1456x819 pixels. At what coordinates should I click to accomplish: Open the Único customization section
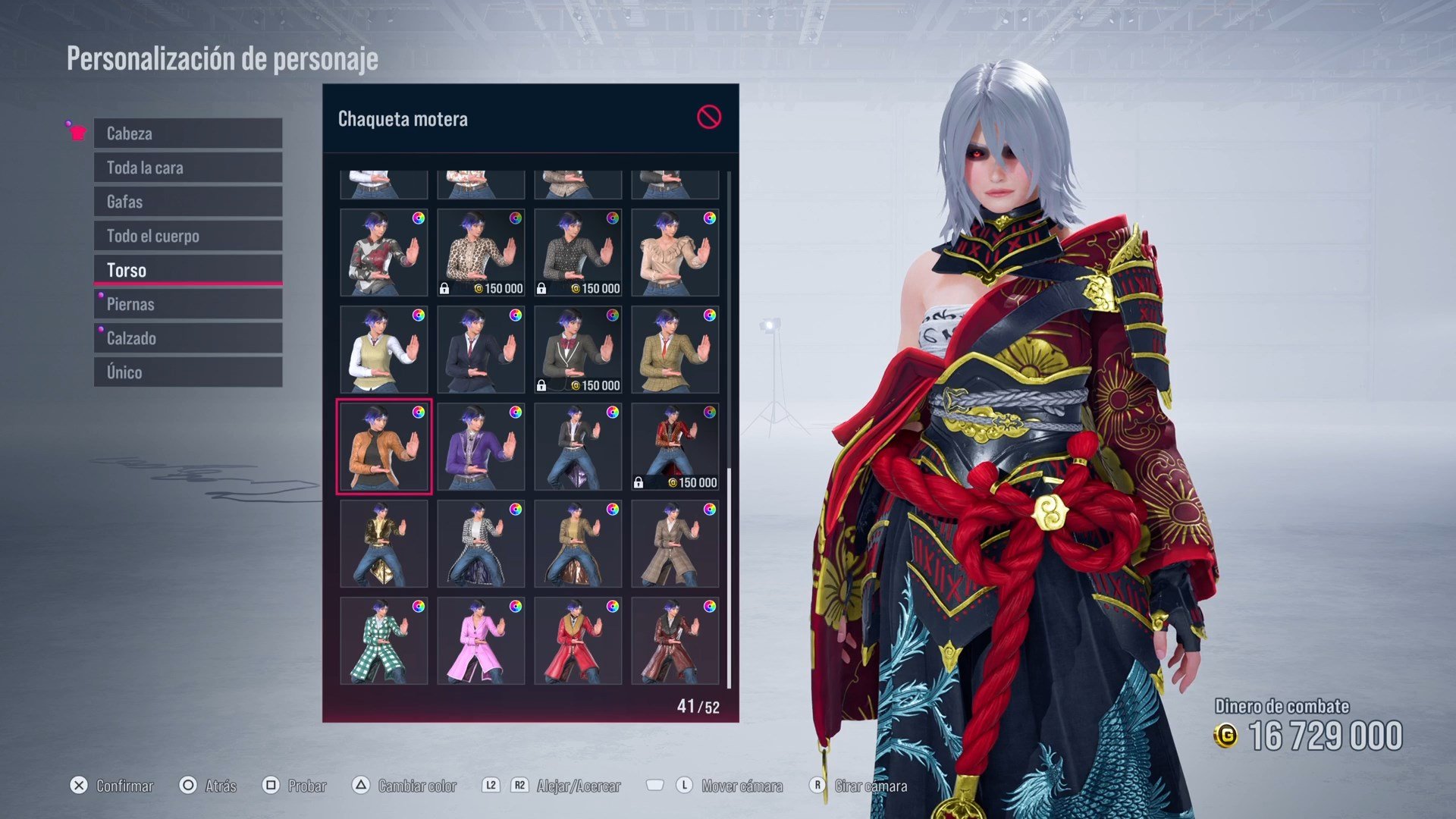point(187,372)
